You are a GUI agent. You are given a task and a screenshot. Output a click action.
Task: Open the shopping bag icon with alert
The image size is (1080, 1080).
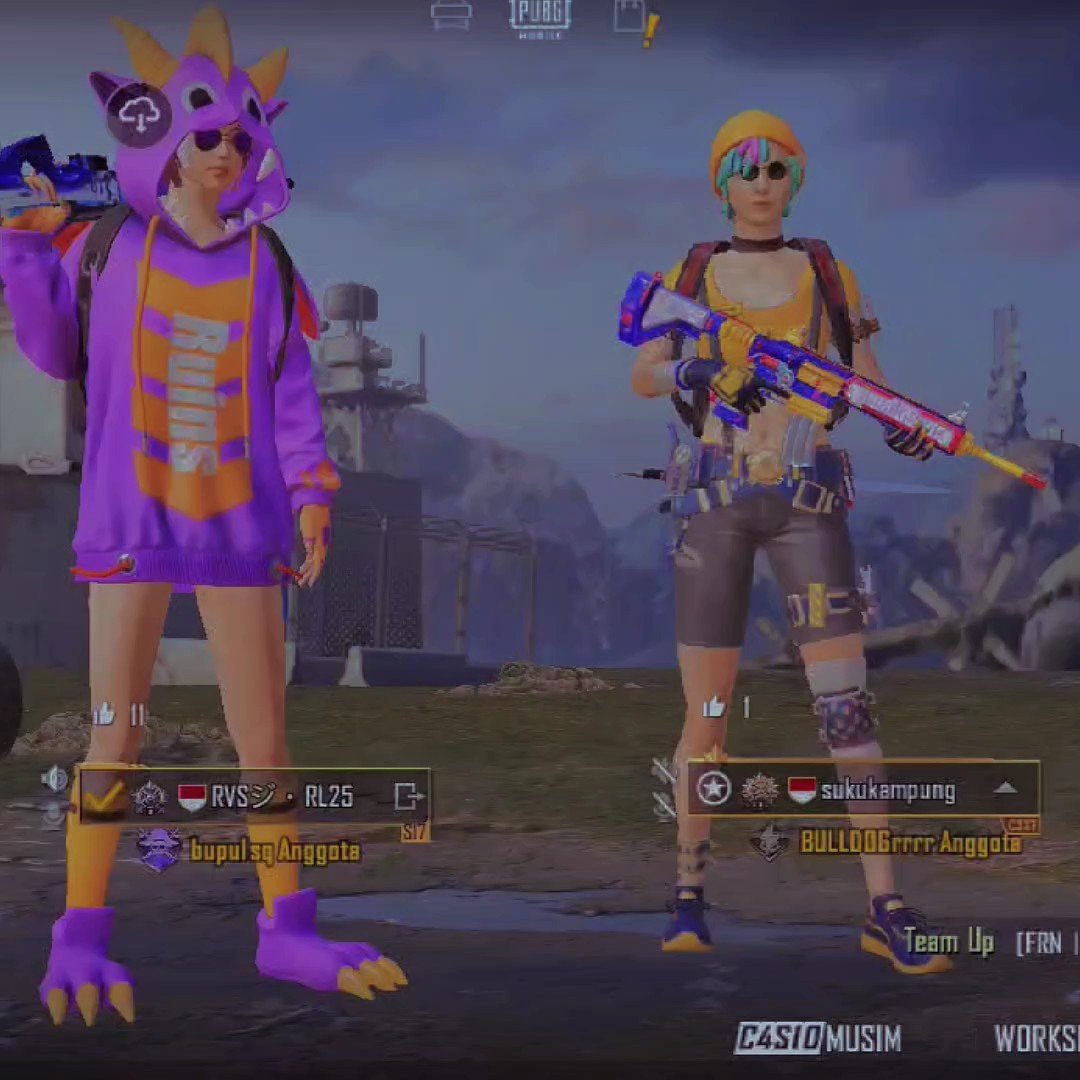pyautogui.click(x=633, y=18)
